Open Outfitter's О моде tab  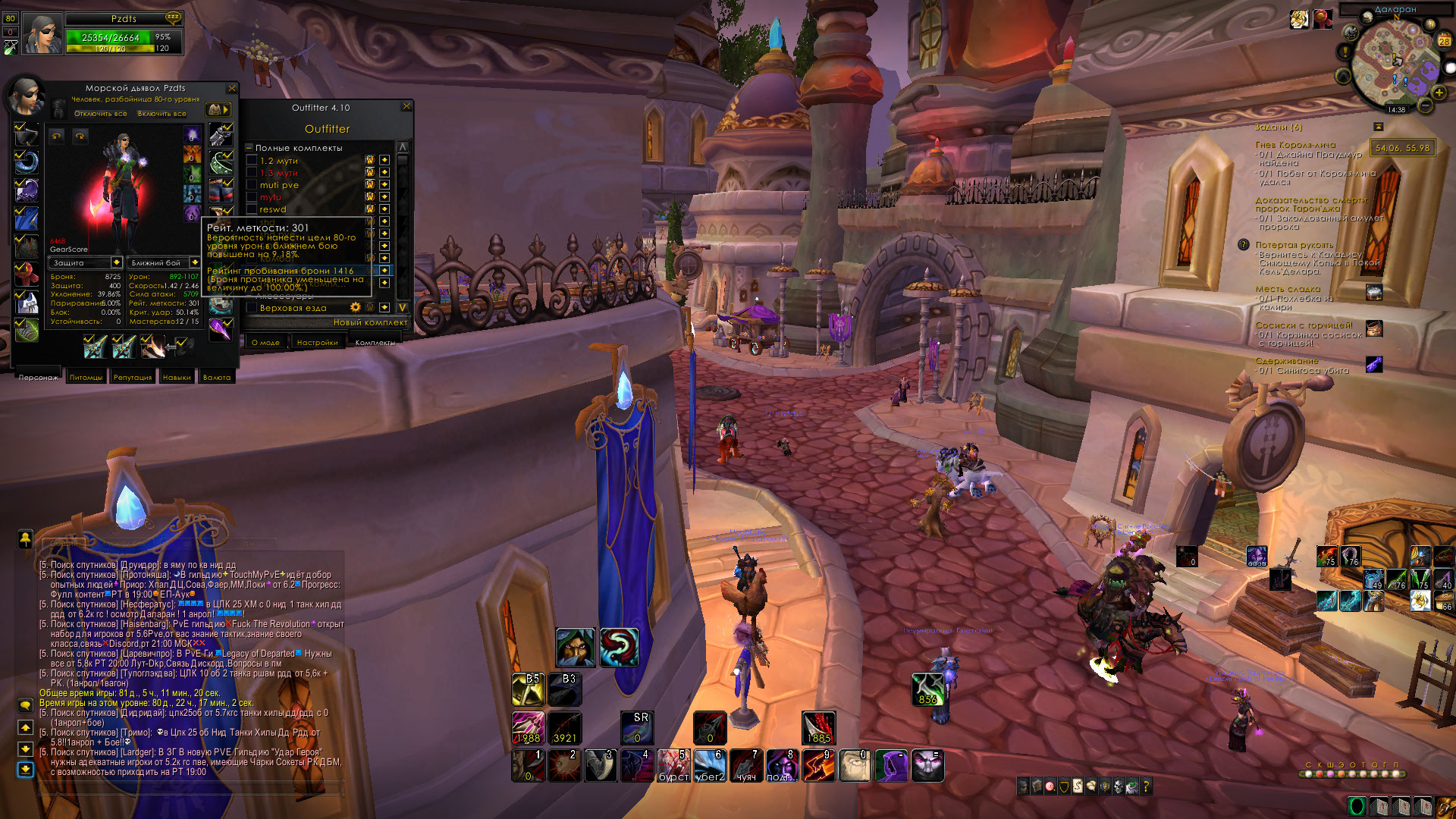[x=265, y=343]
